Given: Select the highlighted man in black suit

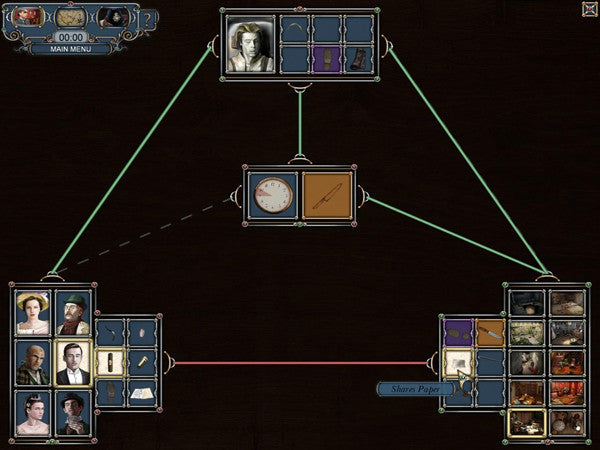Looking at the screenshot, I should pos(73,362).
